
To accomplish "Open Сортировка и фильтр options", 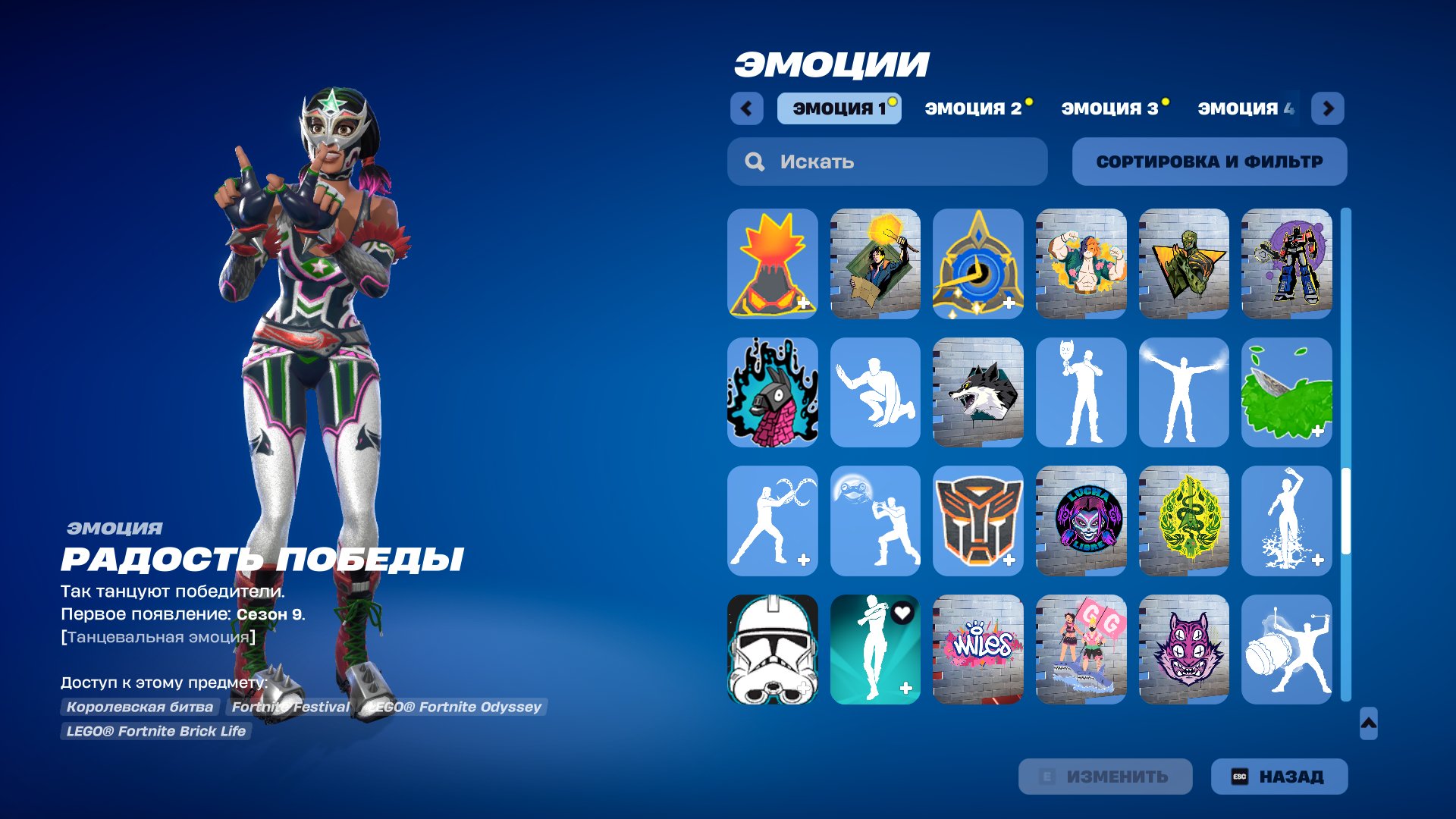I will [1209, 162].
